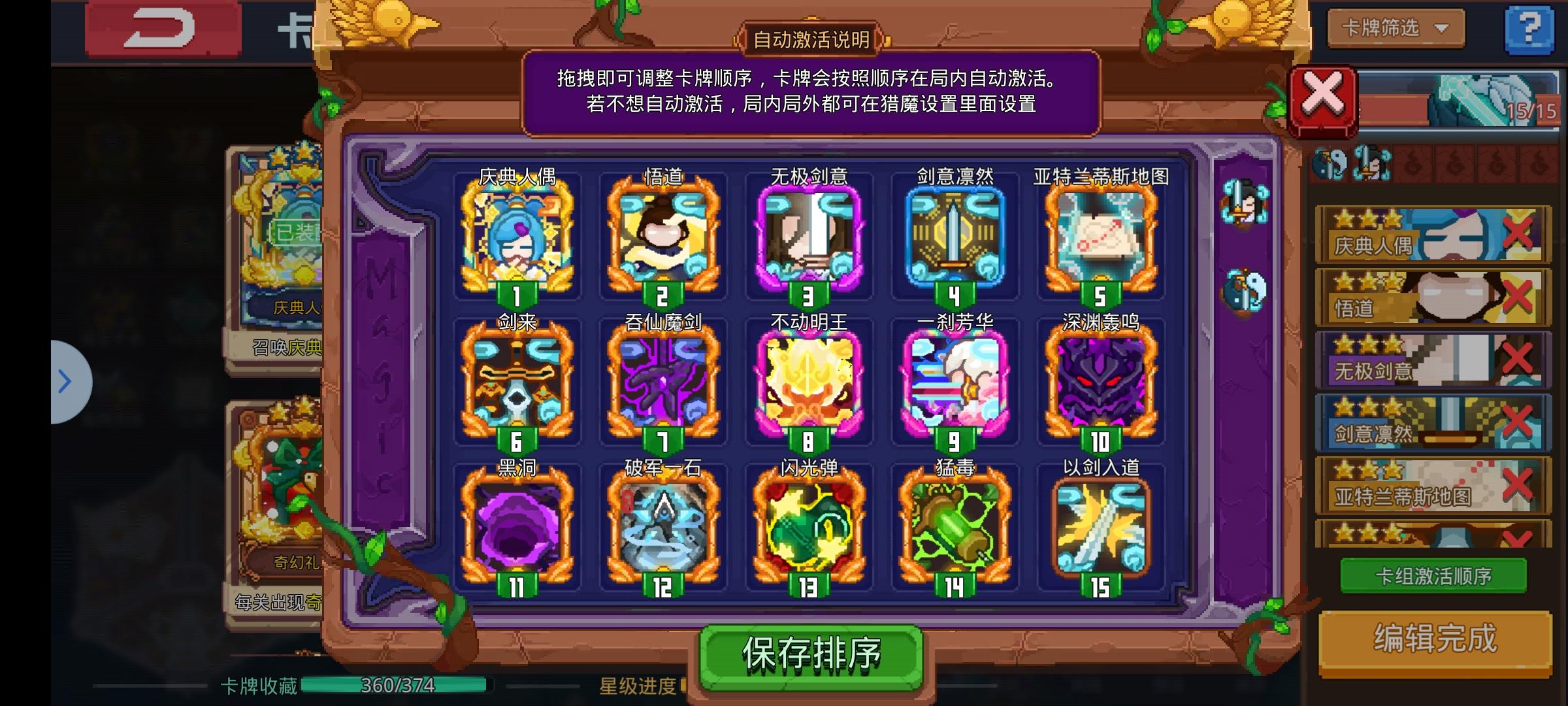Click the weapon slot showing 15/15
Screen dimensions: 1568x706
point(1463,101)
